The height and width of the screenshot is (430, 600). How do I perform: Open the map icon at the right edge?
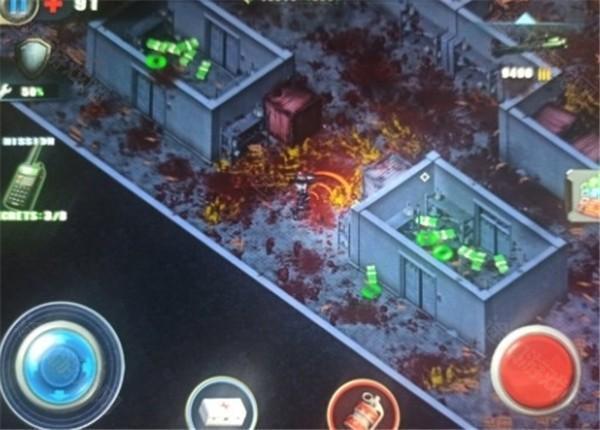[x=585, y=194]
